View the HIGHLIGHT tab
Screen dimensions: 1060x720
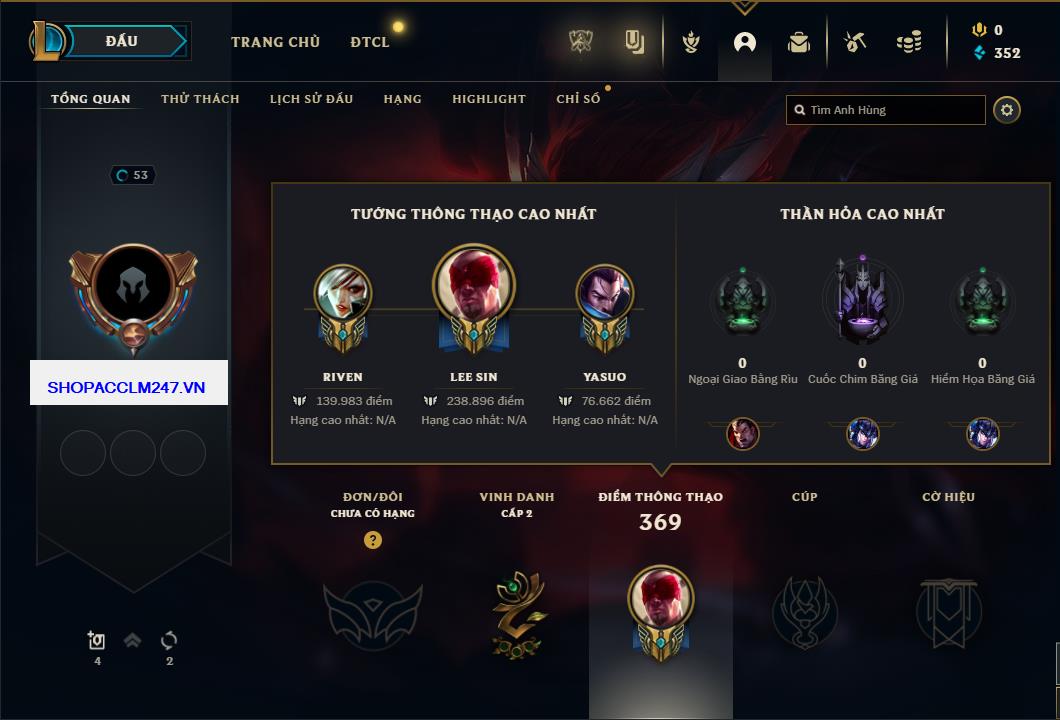click(x=488, y=99)
